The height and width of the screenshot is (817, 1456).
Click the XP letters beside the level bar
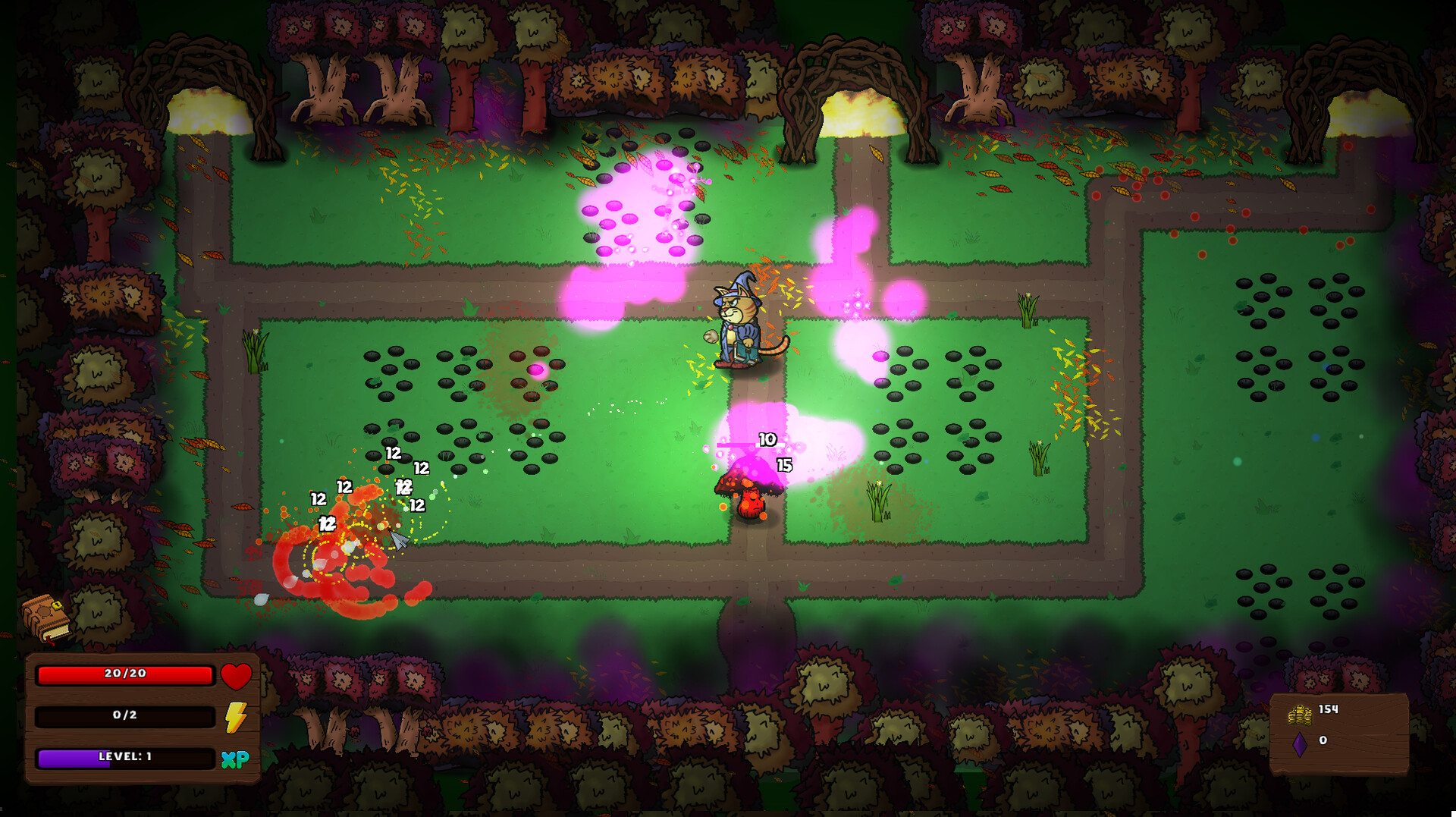pyautogui.click(x=237, y=758)
